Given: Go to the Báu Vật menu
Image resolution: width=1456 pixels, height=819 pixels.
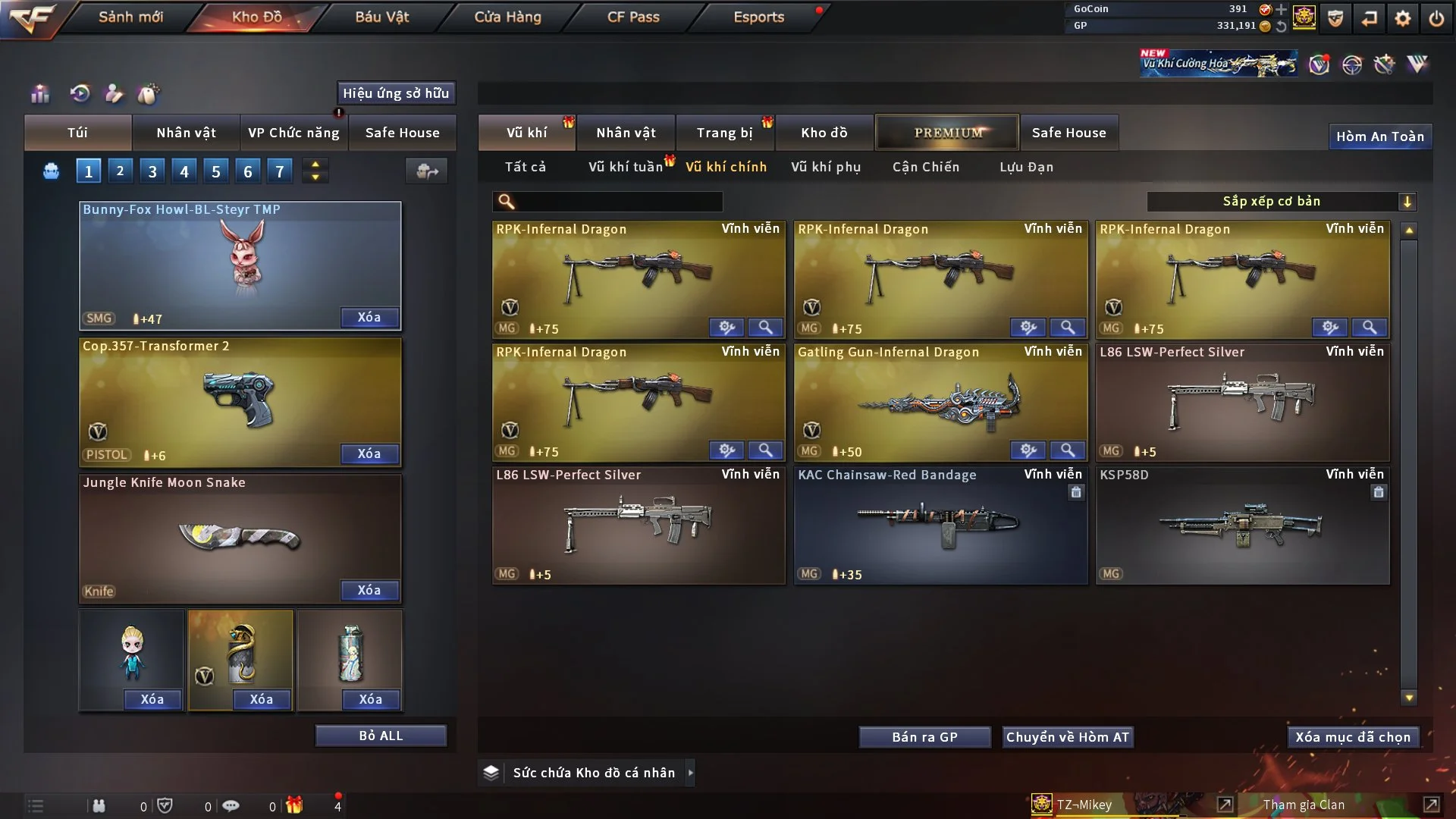Looking at the screenshot, I should pos(381,17).
